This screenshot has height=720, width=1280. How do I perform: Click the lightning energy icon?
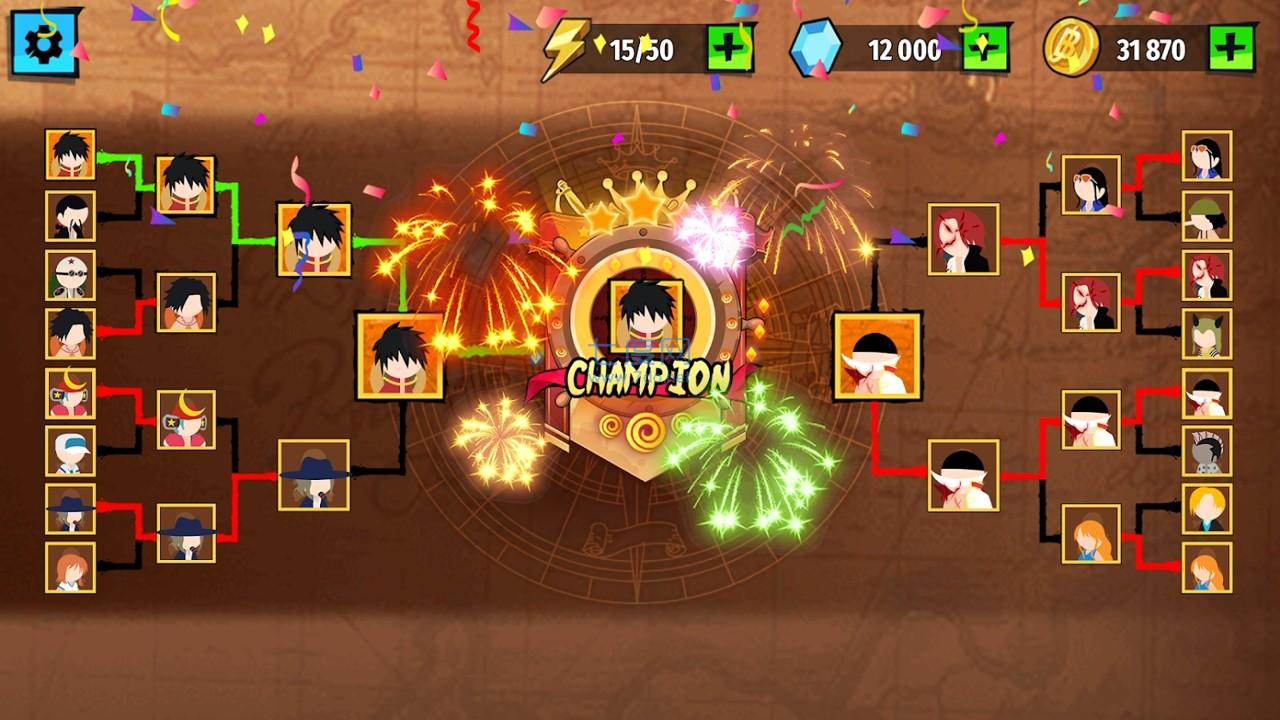tap(566, 44)
